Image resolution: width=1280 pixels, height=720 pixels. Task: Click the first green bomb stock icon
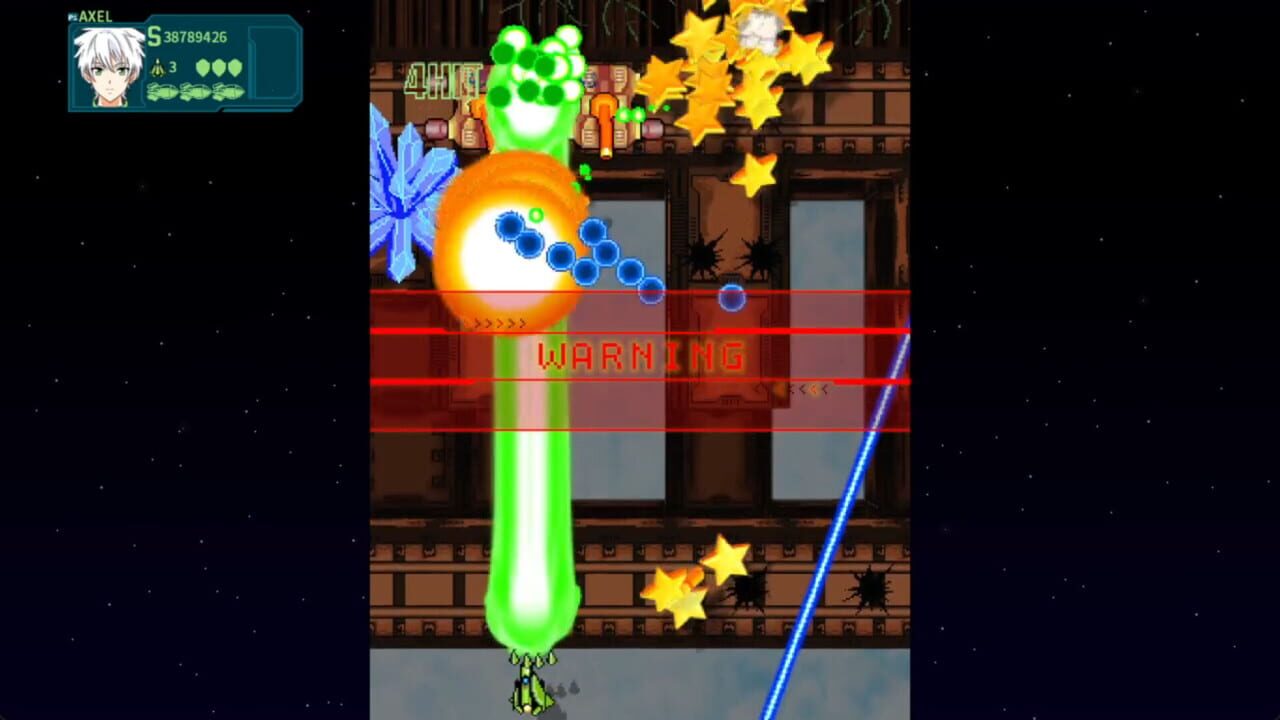(x=160, y=92)
